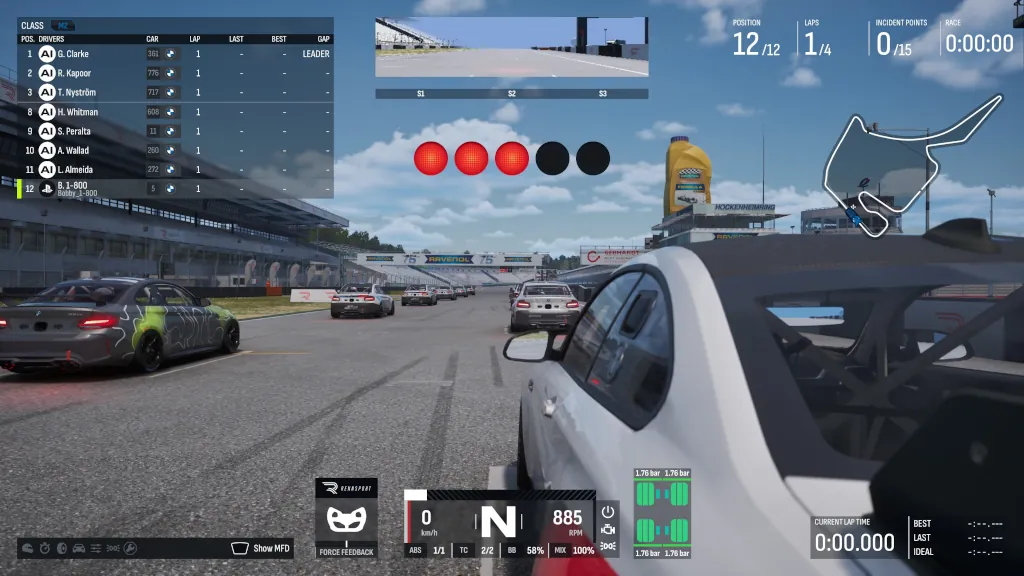The height and width of the screenshot is (576, 1024).
Task: Select G. Clarke's row in the standings
Action: tap(175, 54)
